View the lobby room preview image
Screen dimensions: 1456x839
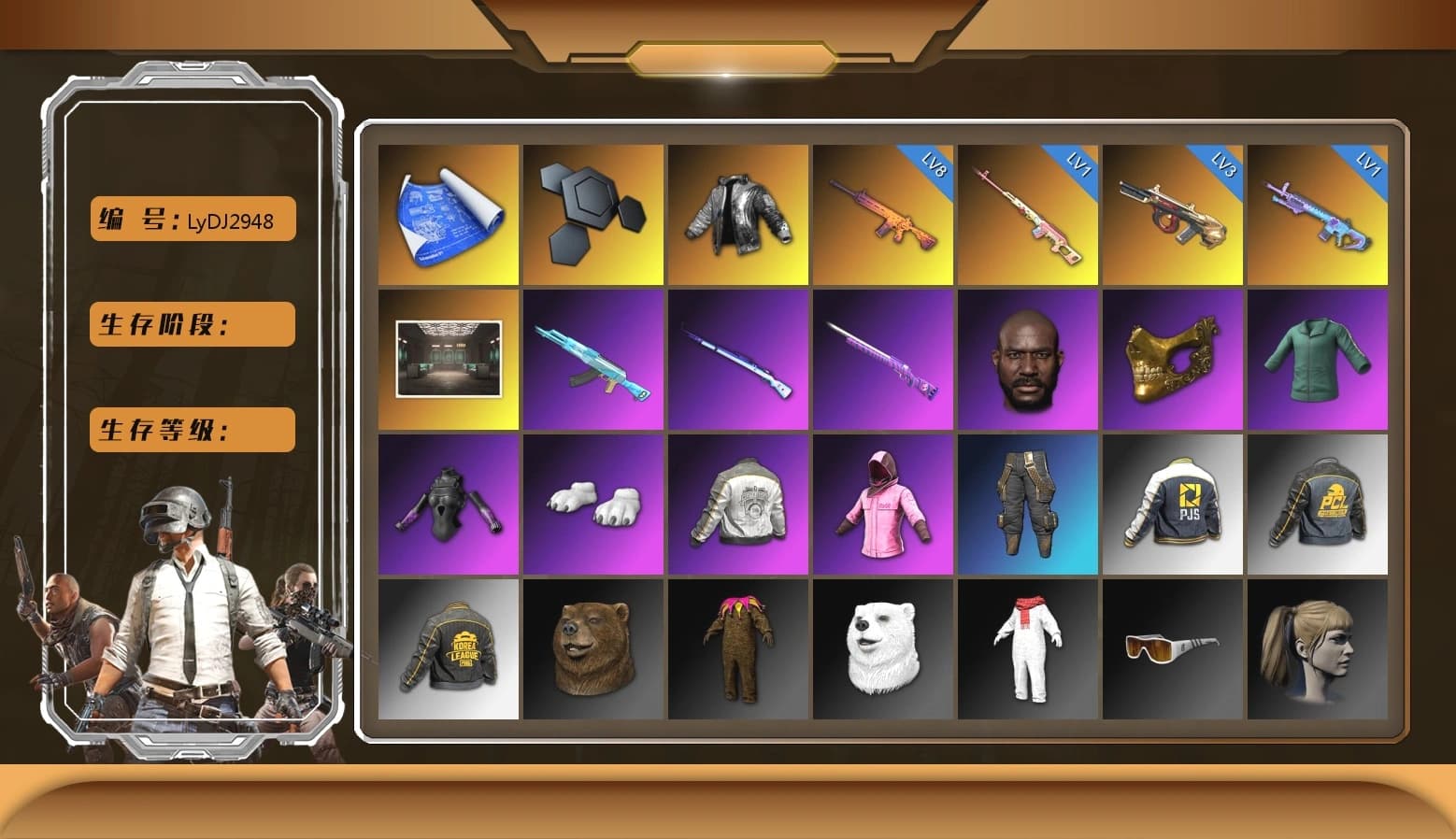coord(447,359)
